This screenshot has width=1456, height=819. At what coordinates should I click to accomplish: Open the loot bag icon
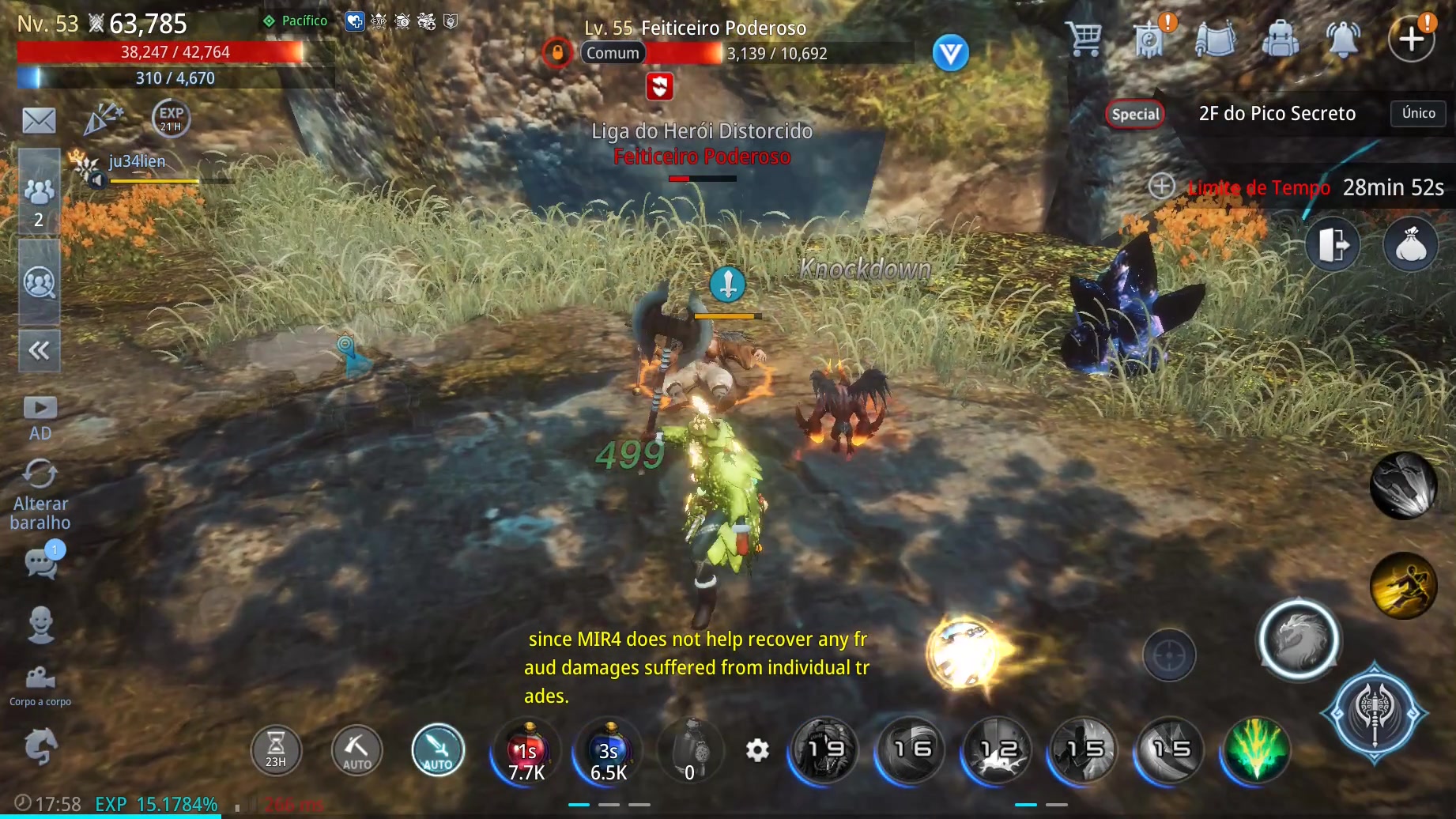click(1411, 244)
